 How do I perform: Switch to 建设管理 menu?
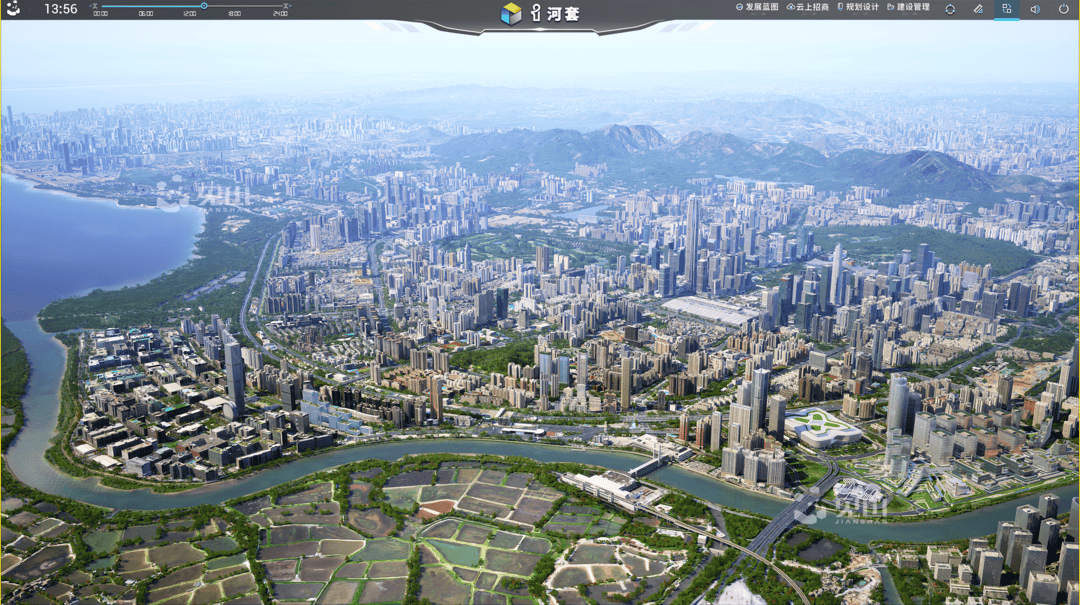coord(909,7)
